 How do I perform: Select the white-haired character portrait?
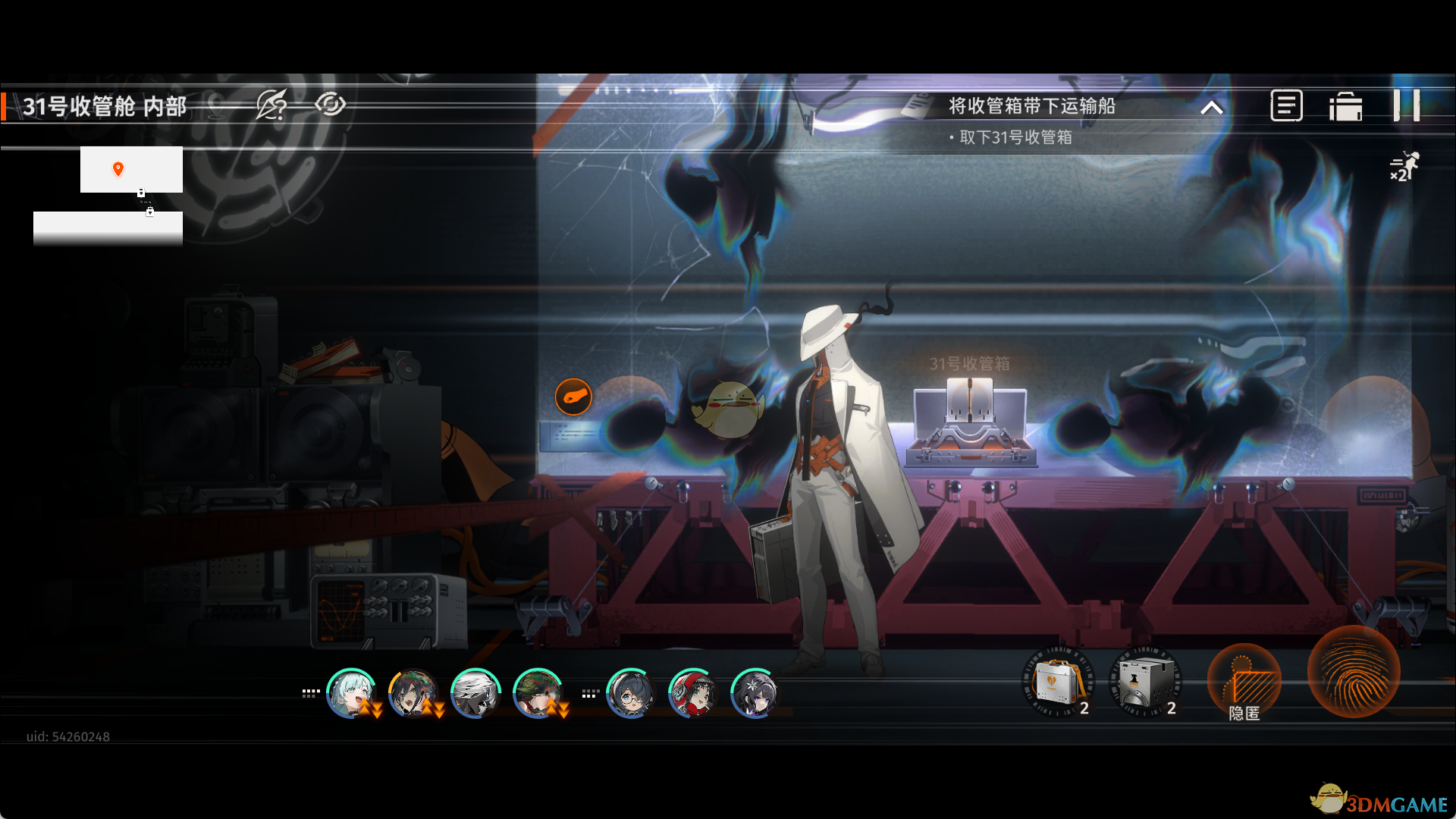tap(475, 693)
